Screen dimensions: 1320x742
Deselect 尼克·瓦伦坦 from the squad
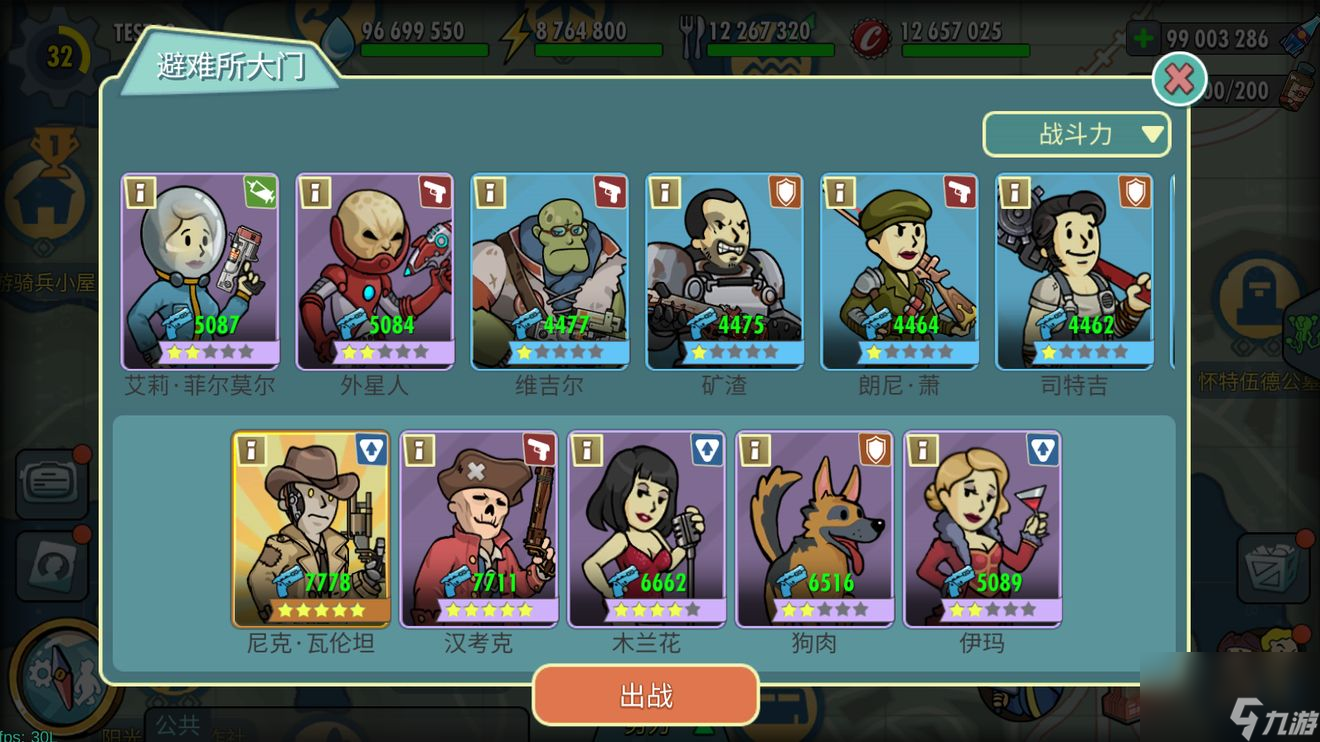[311, 528]
